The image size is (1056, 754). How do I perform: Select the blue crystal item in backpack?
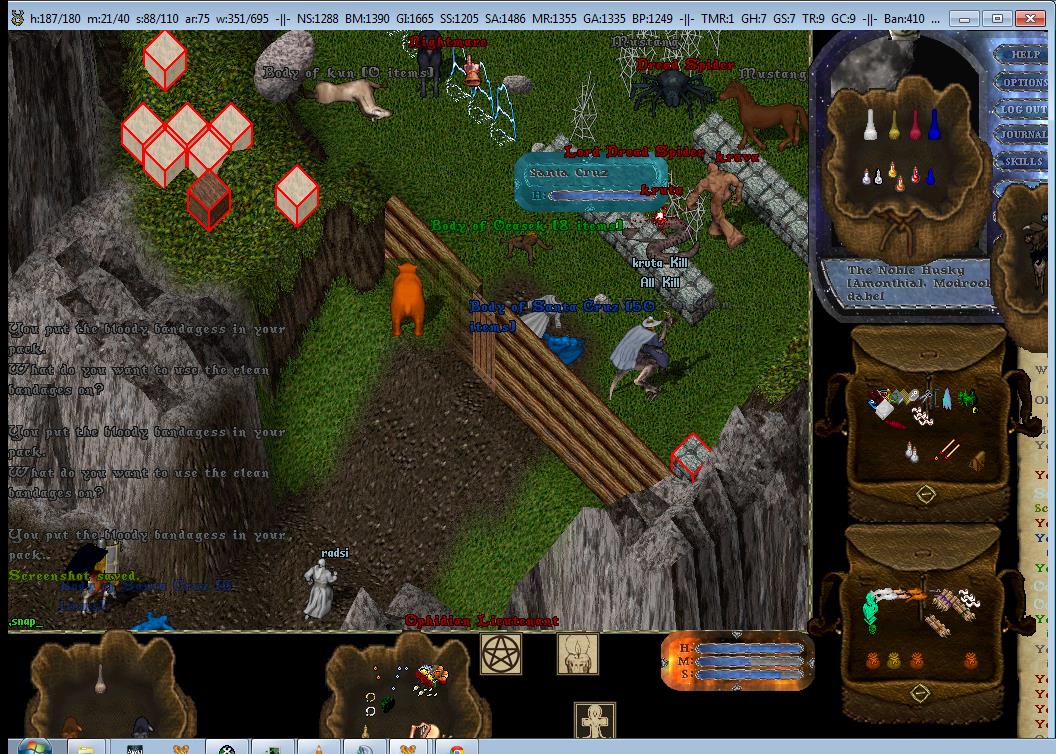(x=946, y=400)
